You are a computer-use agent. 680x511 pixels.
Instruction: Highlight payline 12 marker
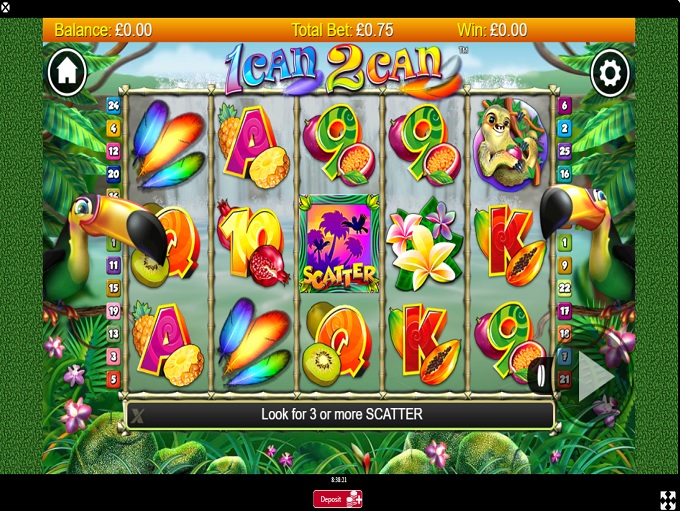(x=113, y=151)
